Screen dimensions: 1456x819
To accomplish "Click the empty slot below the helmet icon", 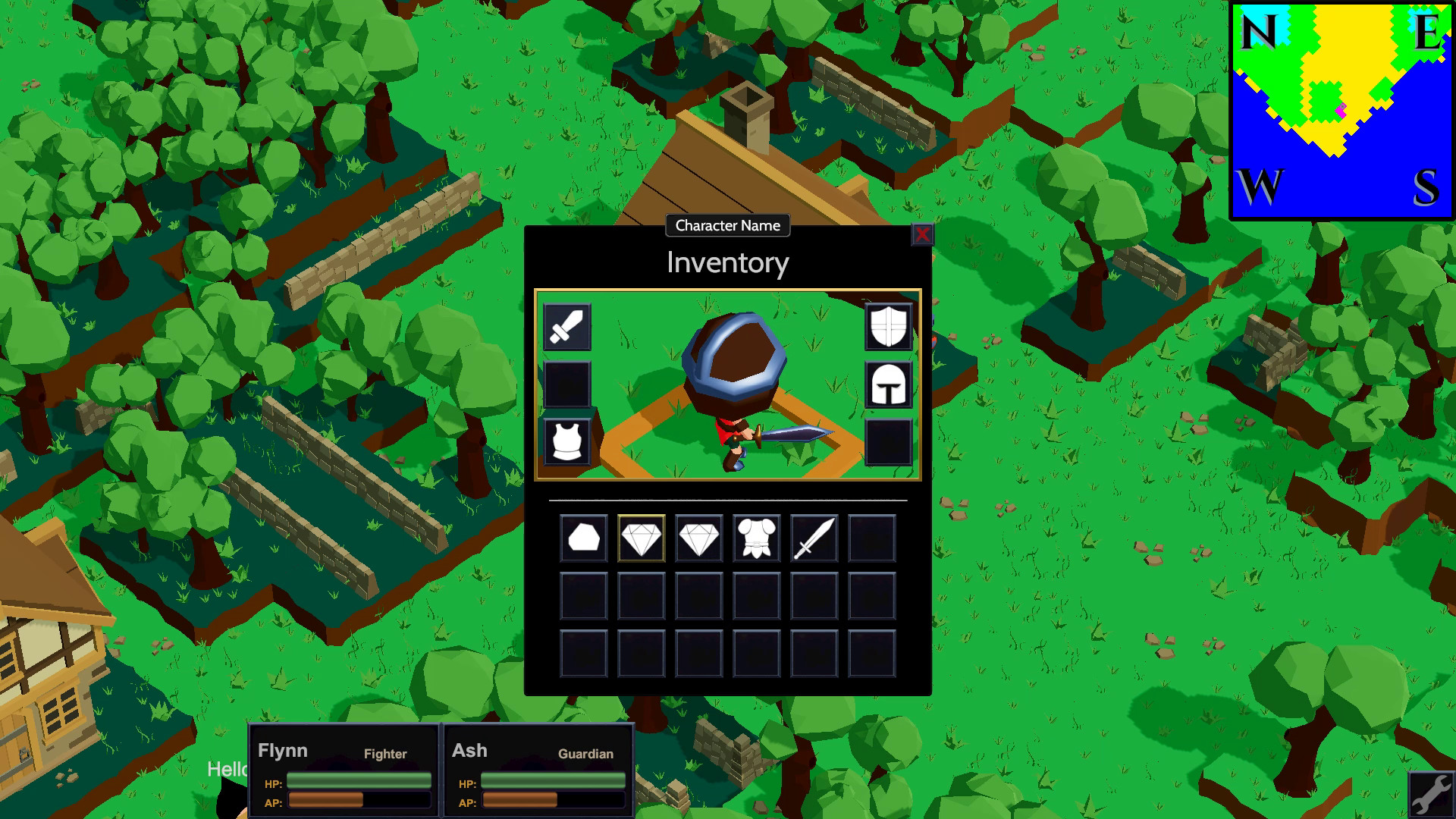I will coord(890,441).
